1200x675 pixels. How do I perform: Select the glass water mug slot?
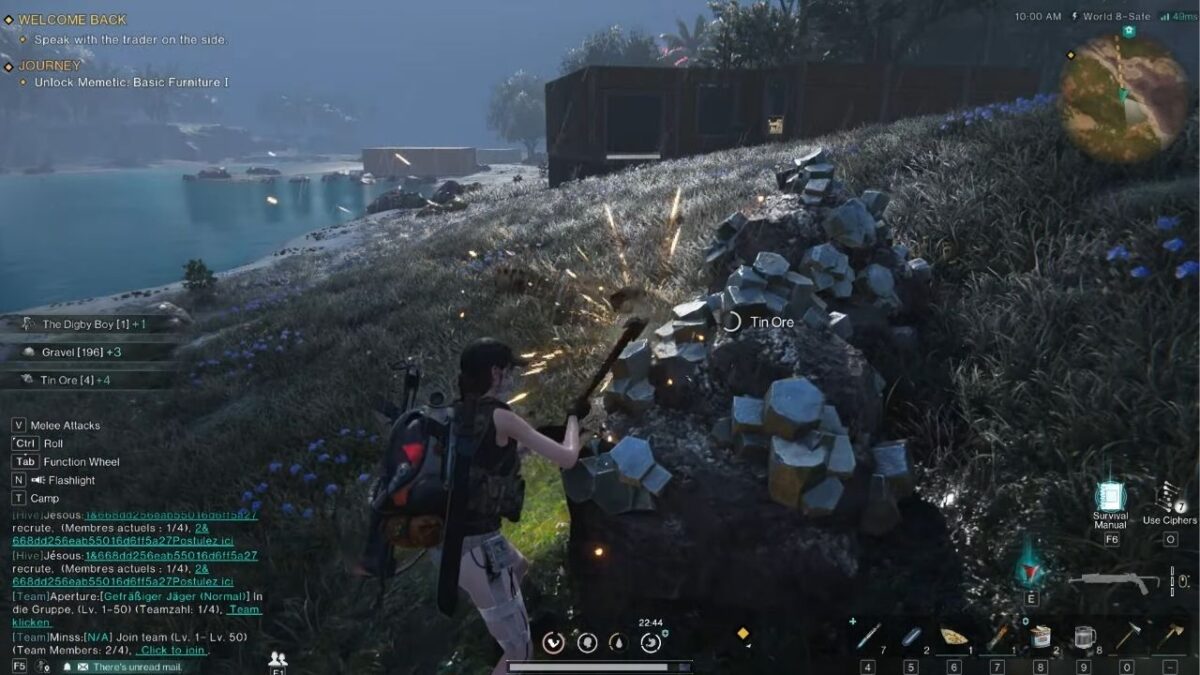click(1084, 637)
